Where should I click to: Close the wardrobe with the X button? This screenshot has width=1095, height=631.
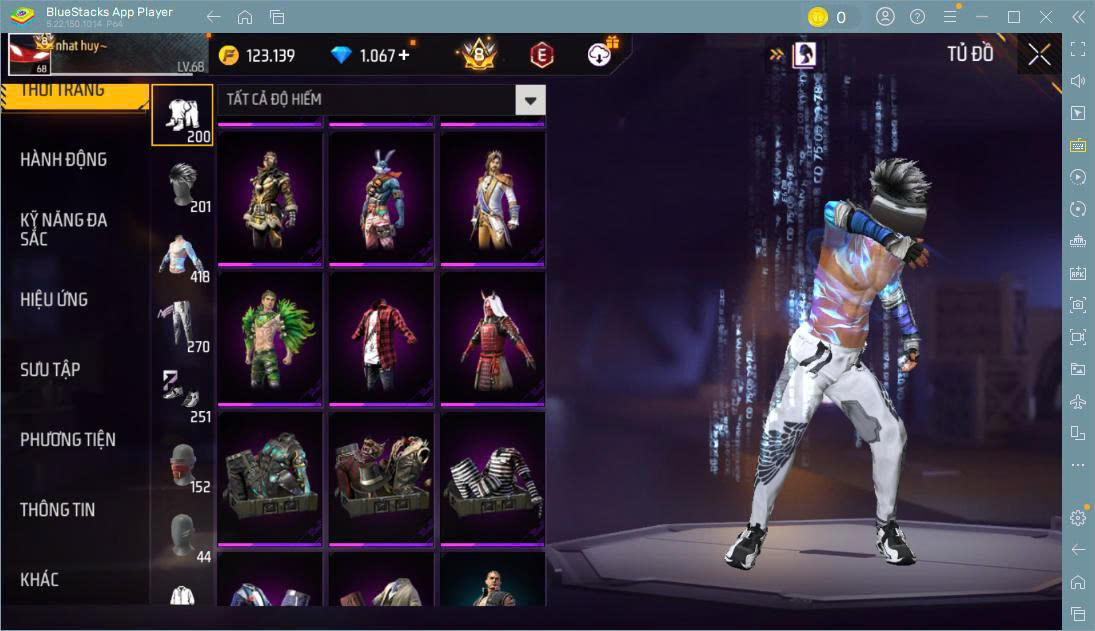1039,55
